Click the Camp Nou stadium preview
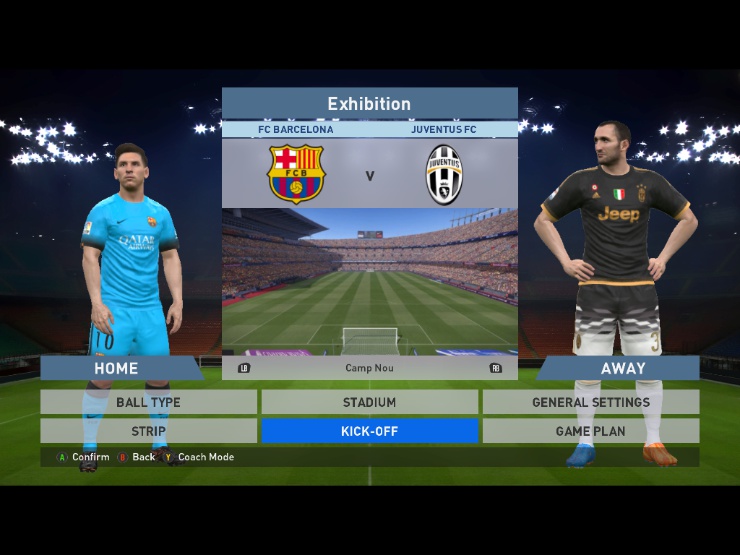Screen dimensions: 740x555 coord(369,280)
